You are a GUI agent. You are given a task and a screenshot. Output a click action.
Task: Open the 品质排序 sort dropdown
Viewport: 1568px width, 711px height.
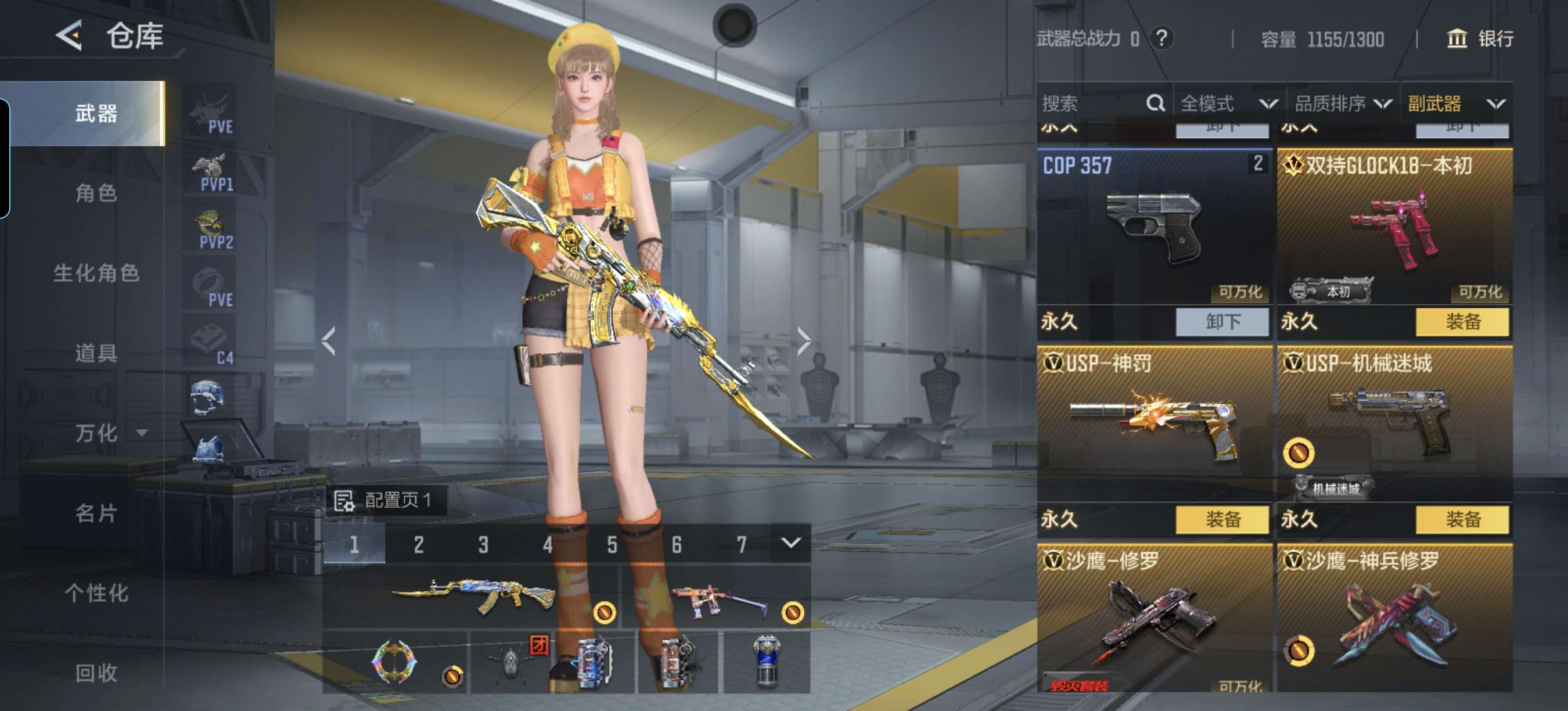(x=1343, y=103)
